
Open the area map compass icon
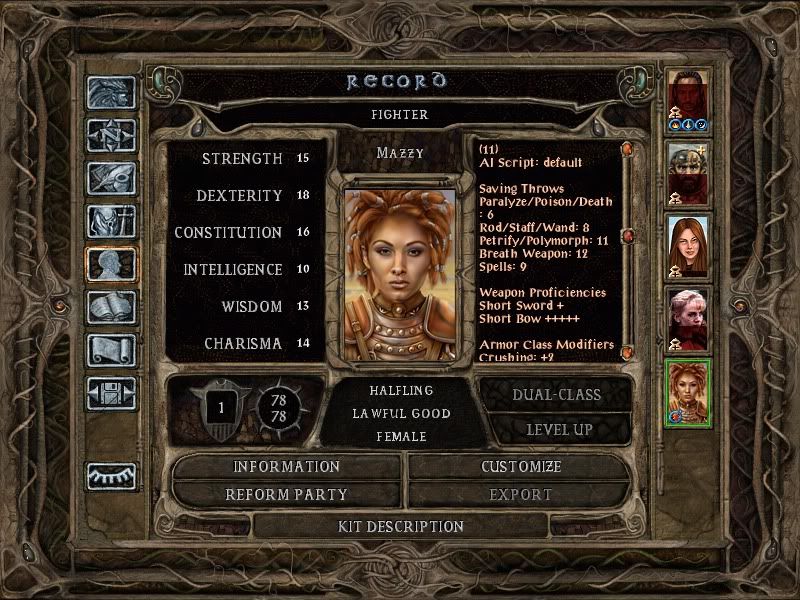click(x=110, y=135)
